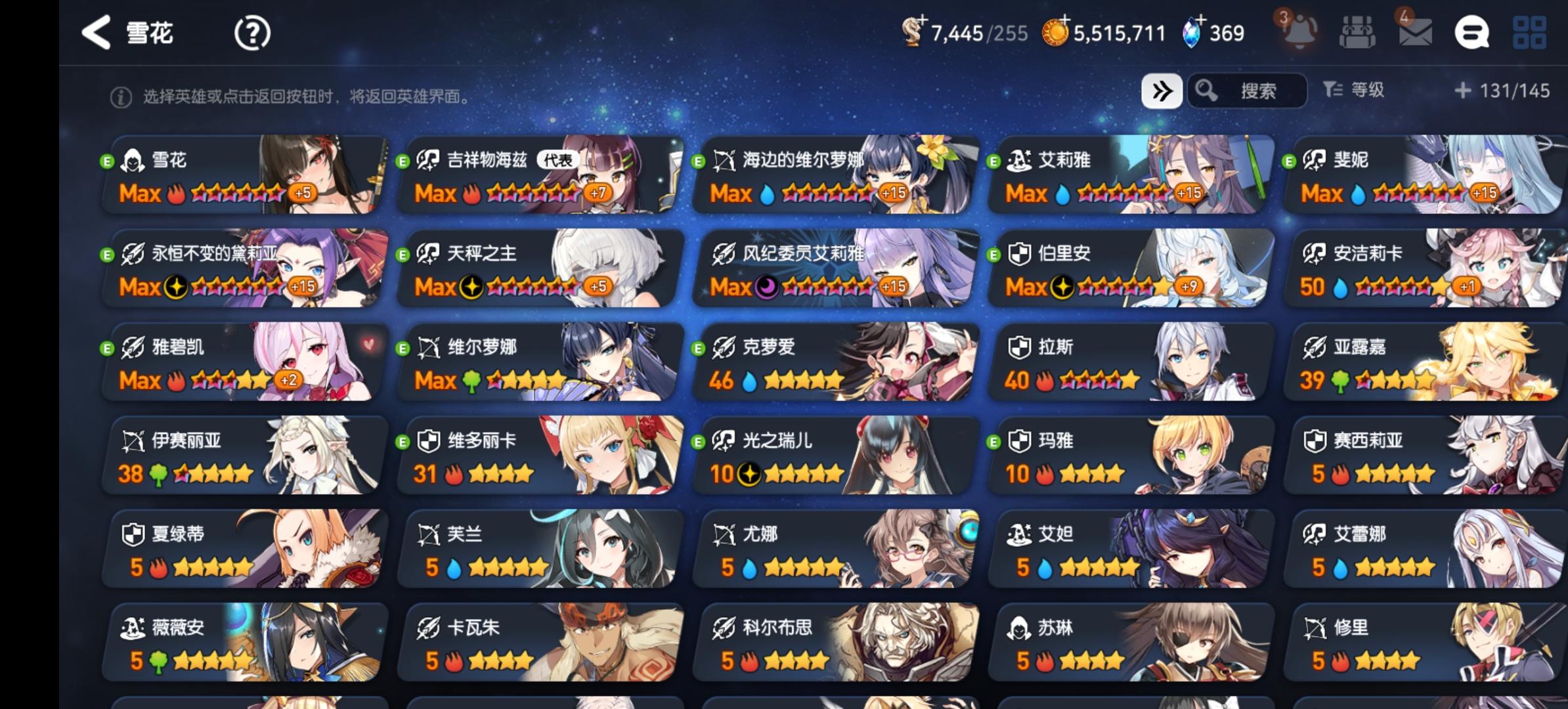The image size is (1568, 709).
Task: Tap the back arrow beside 雪花
Action: tap(97, 32)
